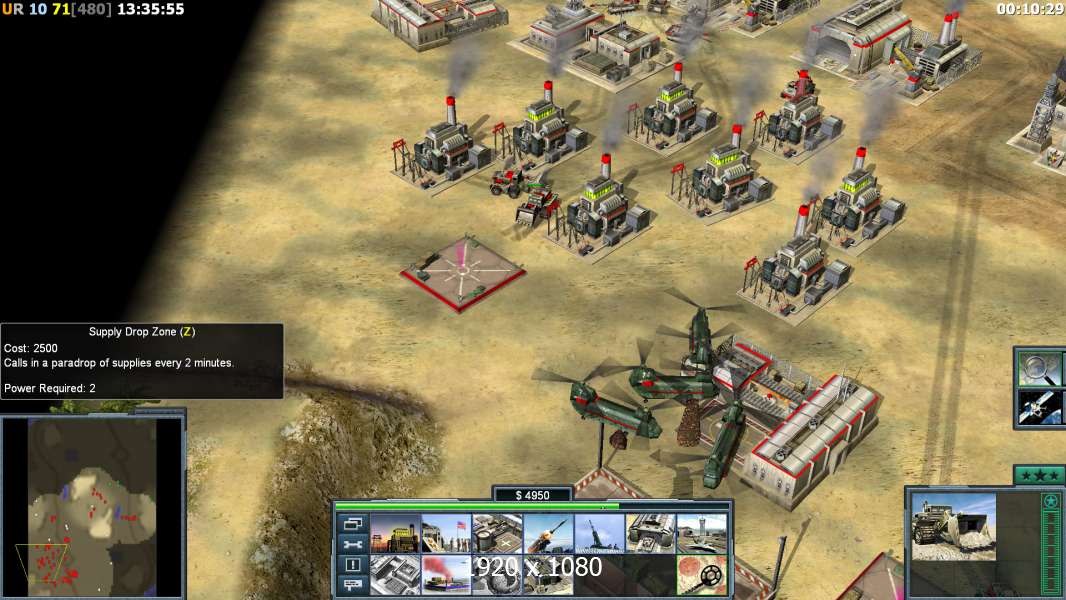Viewport: 1066px width, 600px height.
Task: Activate the Spy Satellite power shortcut
Action: coord(1039,407)
